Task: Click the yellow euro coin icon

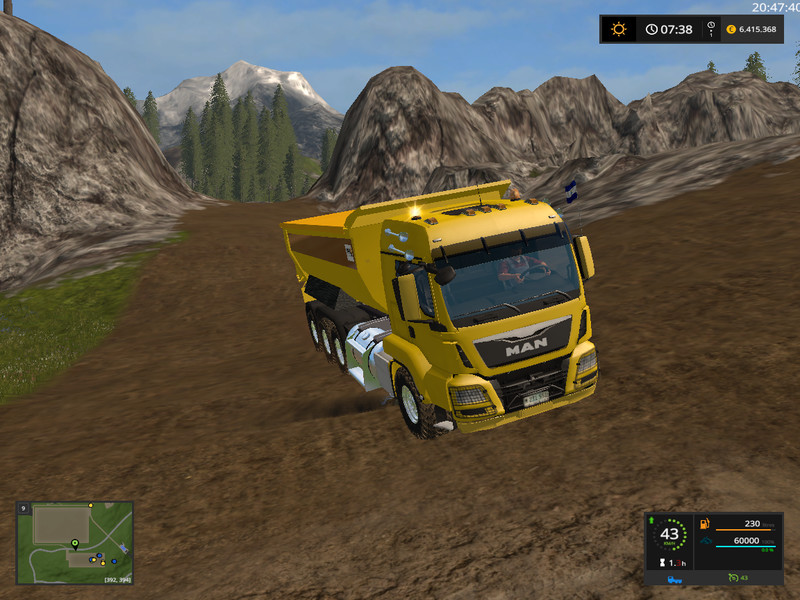Action: 731,29
